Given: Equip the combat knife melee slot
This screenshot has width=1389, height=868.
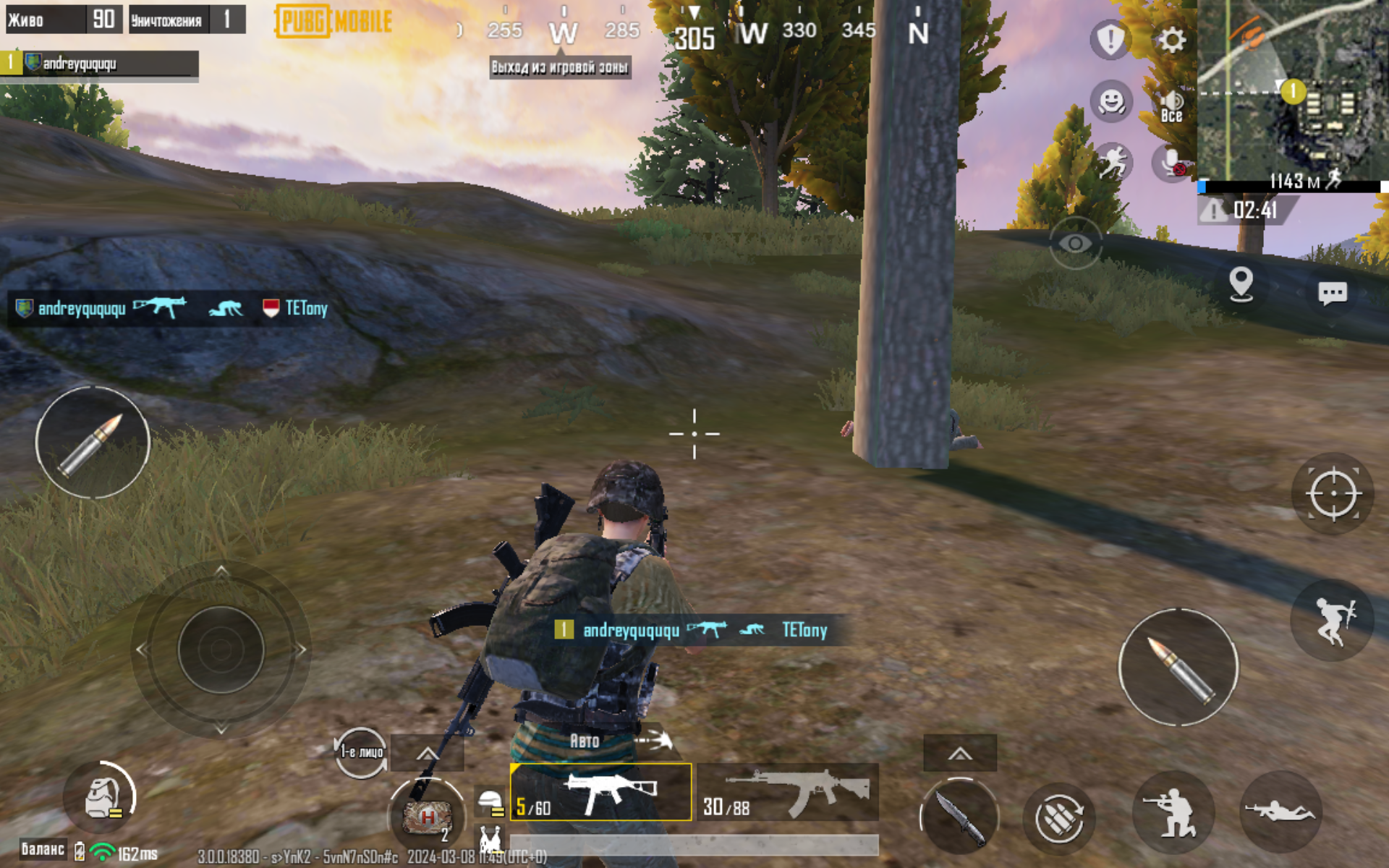Looking at the screenshot, I should click(x=959, y=817).
